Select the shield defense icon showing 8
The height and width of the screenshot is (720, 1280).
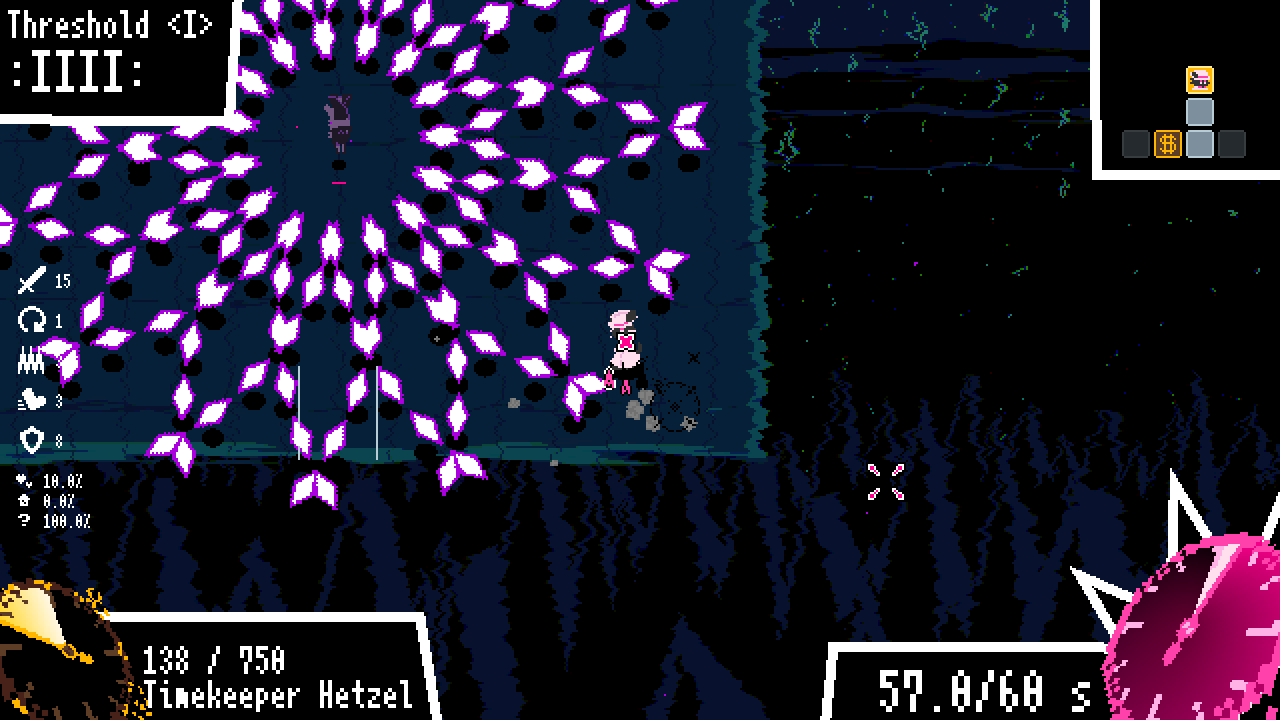click(x=31, y=438)
